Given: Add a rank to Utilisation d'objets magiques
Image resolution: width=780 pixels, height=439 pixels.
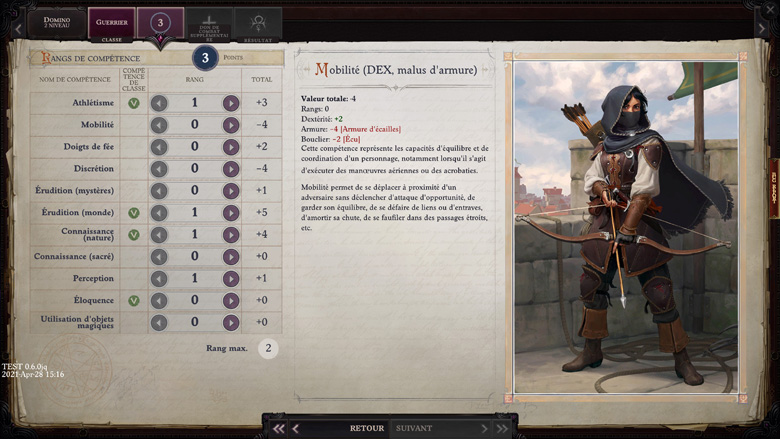Looking at the screenshot, I should point(231,323).
